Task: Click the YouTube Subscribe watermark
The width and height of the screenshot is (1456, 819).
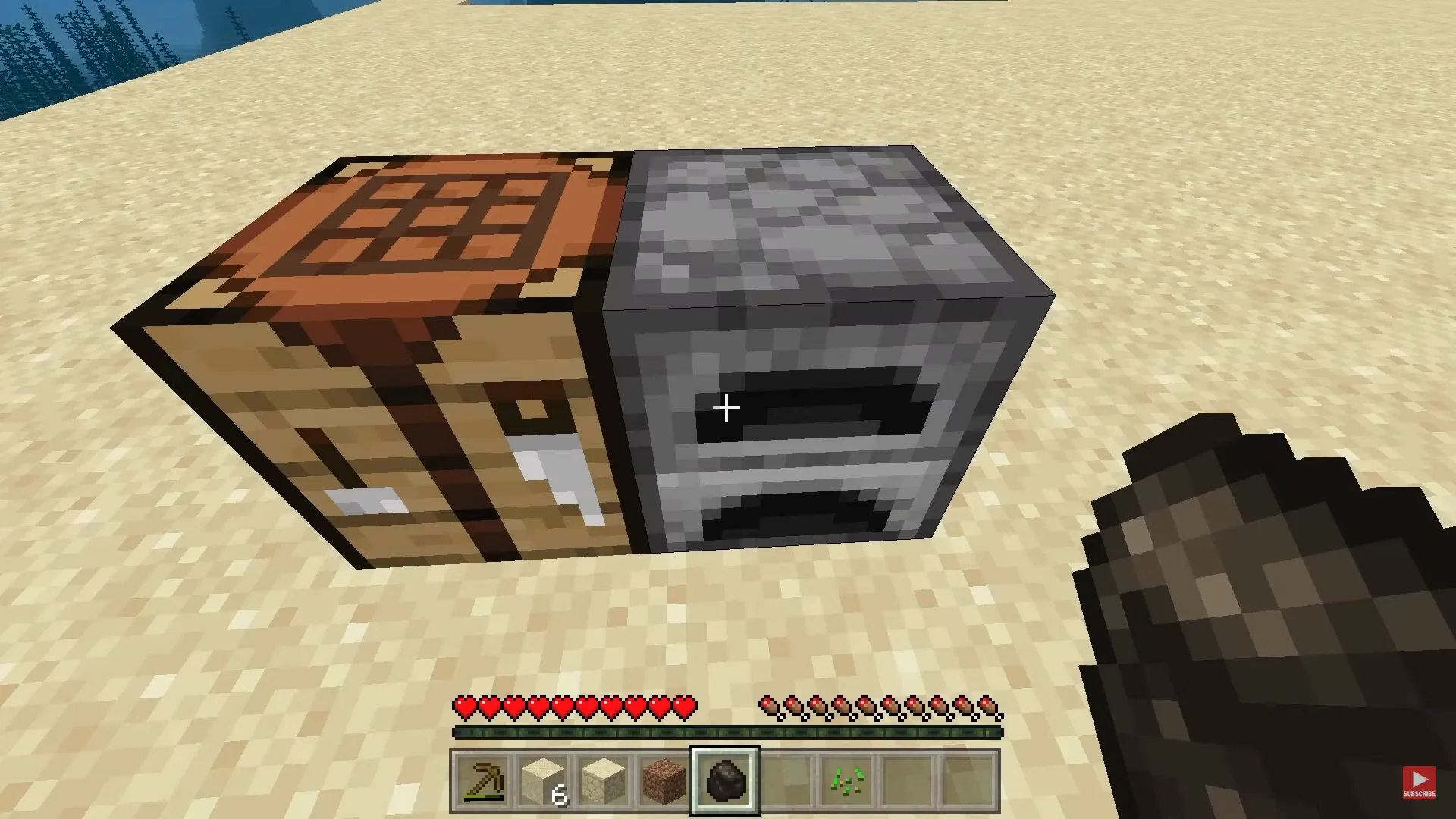Action: [x=1418, y=782]
